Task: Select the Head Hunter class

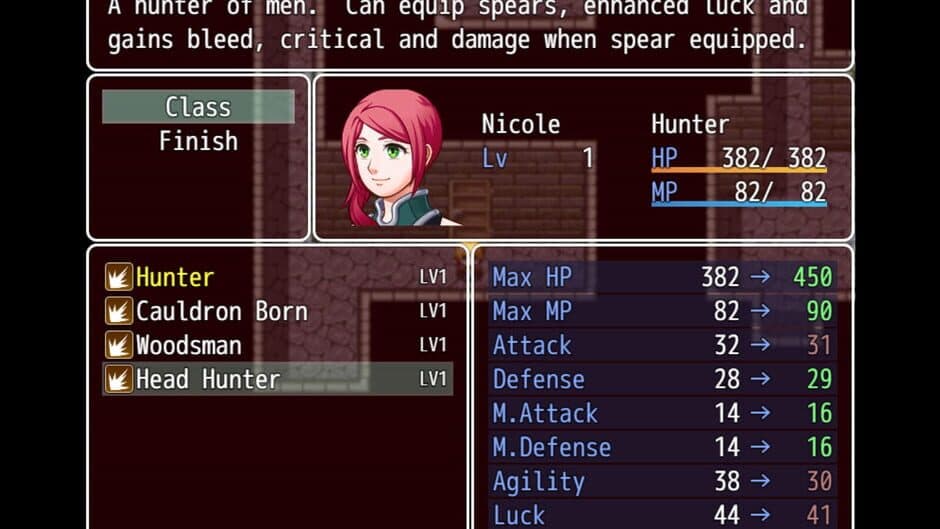Action: [208, 379]
